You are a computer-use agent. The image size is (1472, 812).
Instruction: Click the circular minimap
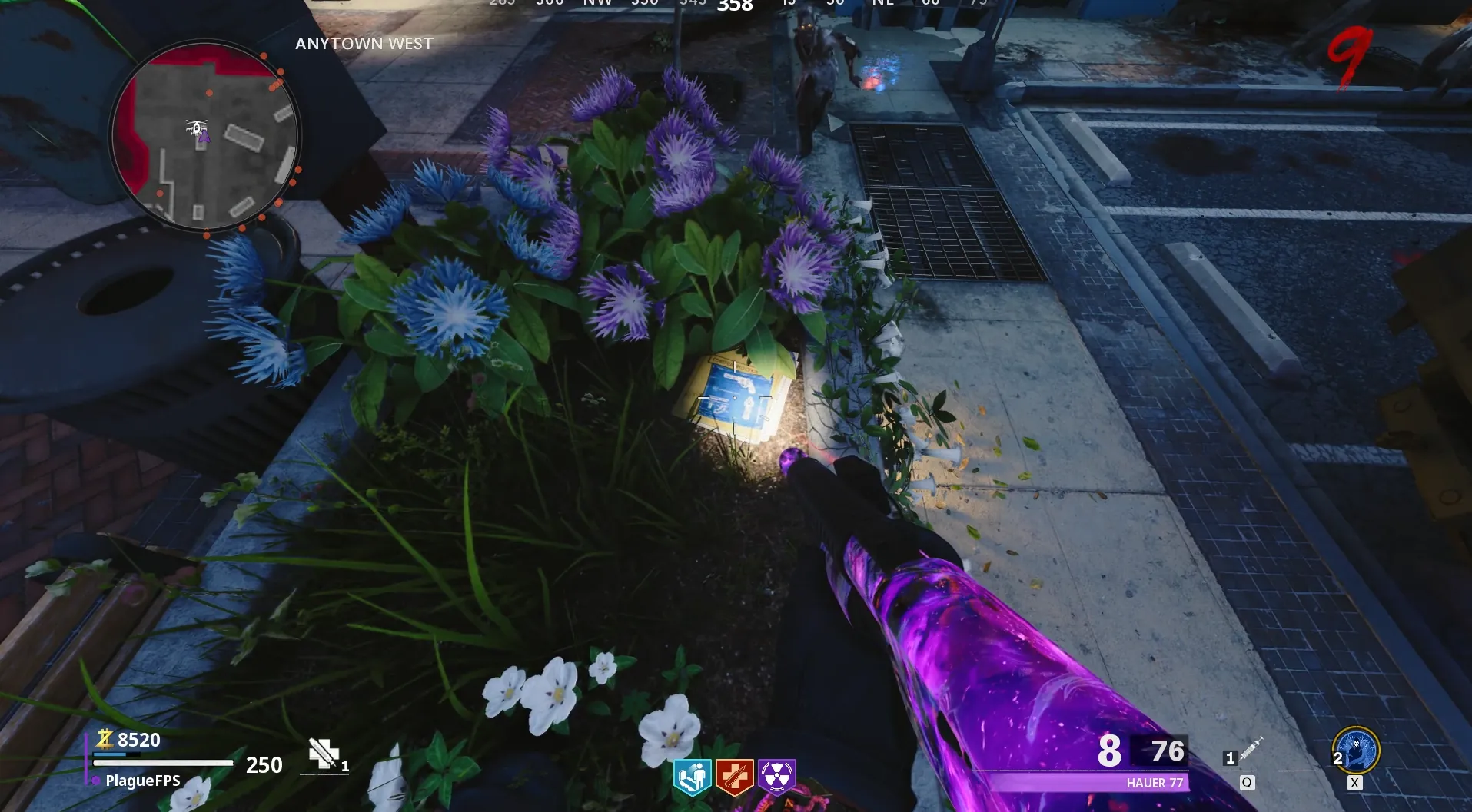tap(204, 137)
